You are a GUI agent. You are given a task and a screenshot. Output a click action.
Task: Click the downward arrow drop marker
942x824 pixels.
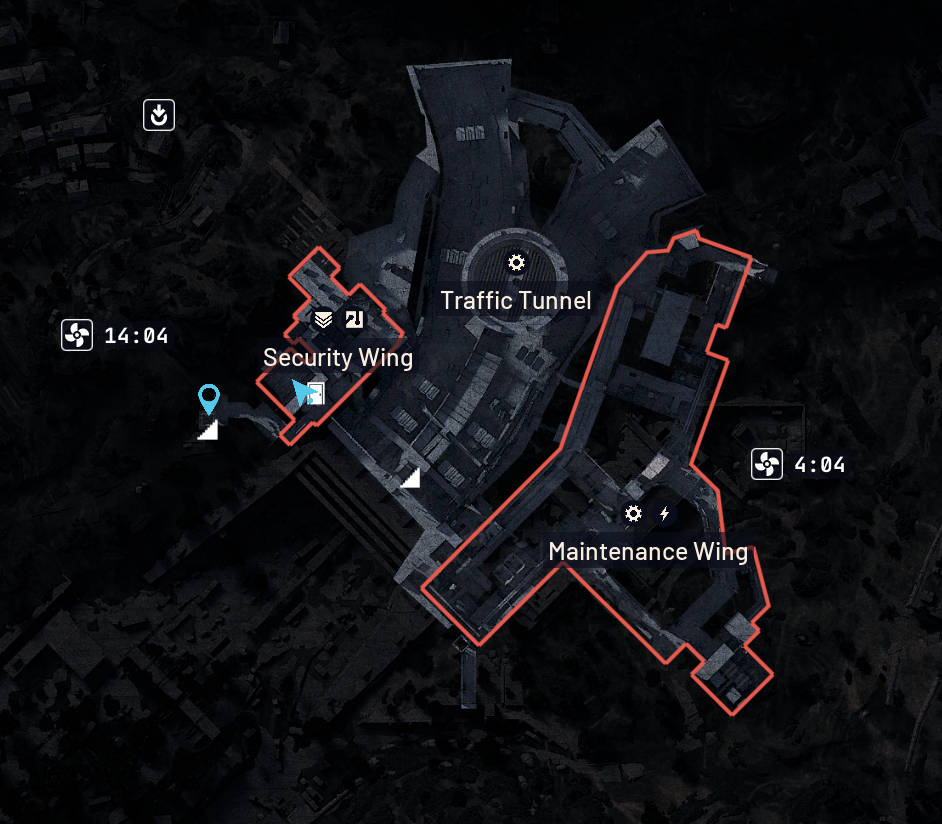pyautogui.click(x=158, y=115)
